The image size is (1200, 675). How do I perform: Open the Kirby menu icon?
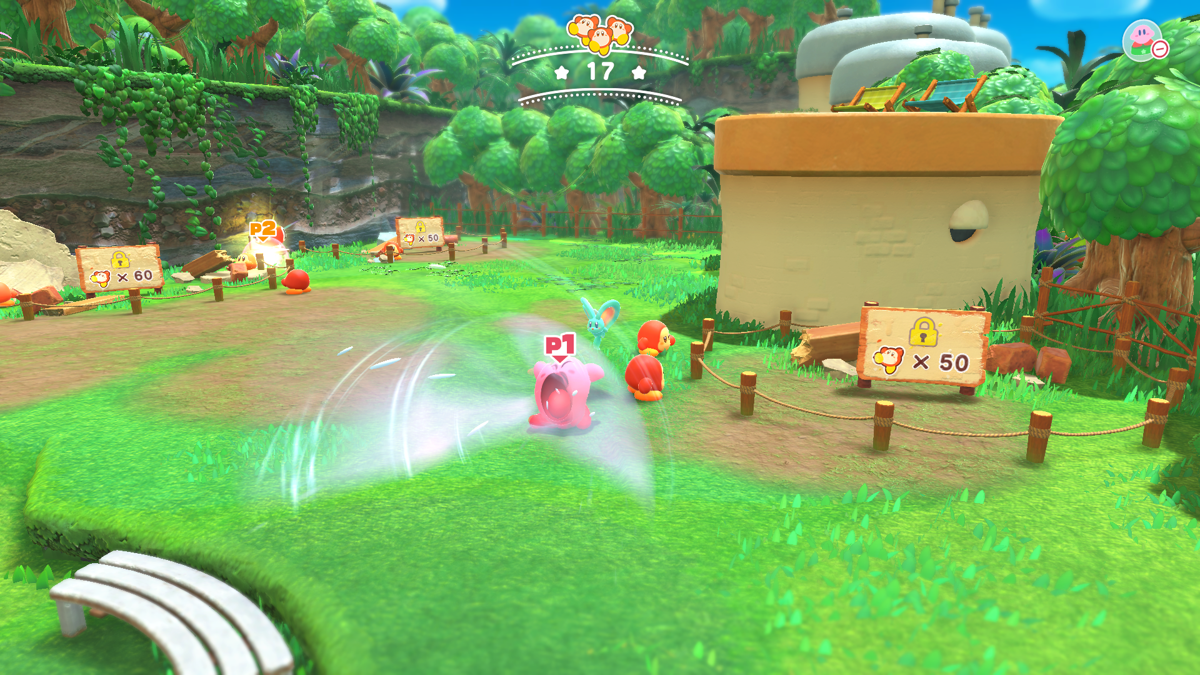click(1142, 41)
